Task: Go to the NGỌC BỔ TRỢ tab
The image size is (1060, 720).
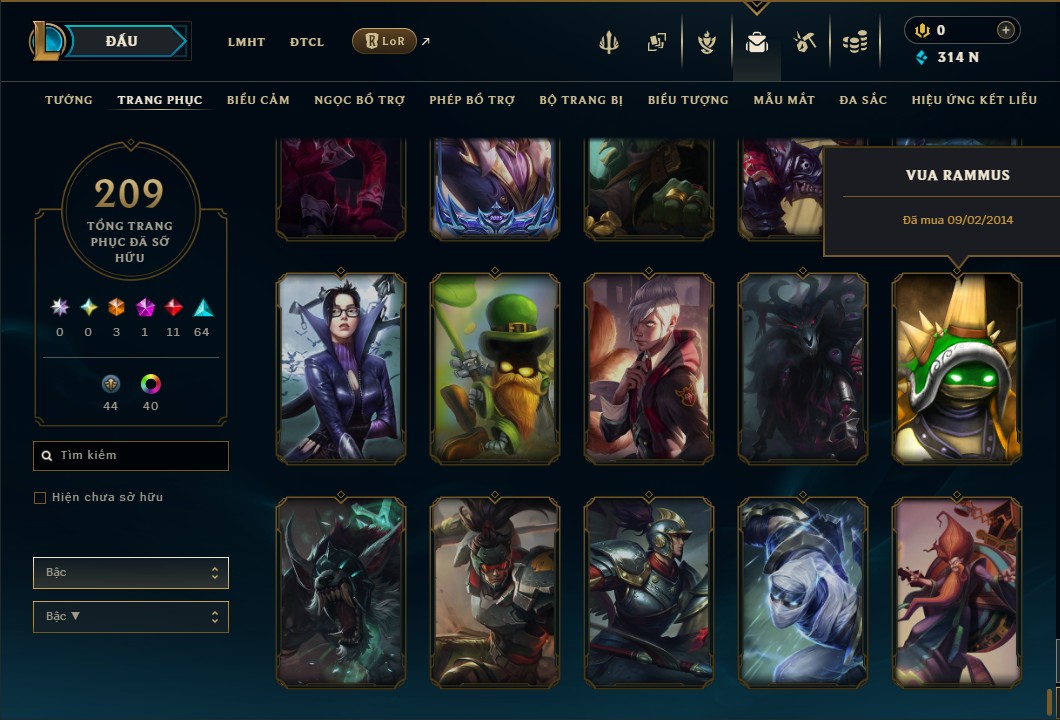Action: coord(359,100)
